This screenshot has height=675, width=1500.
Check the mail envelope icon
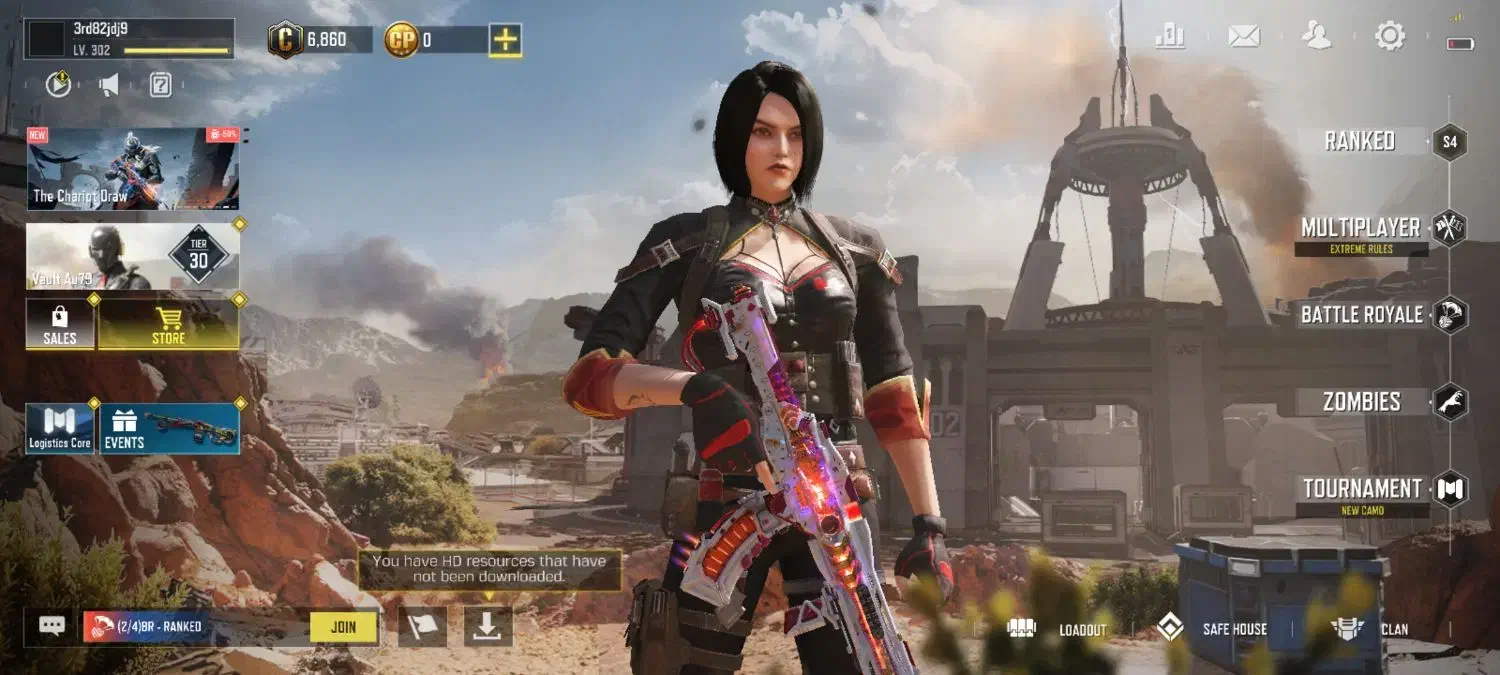point(1244,37)
